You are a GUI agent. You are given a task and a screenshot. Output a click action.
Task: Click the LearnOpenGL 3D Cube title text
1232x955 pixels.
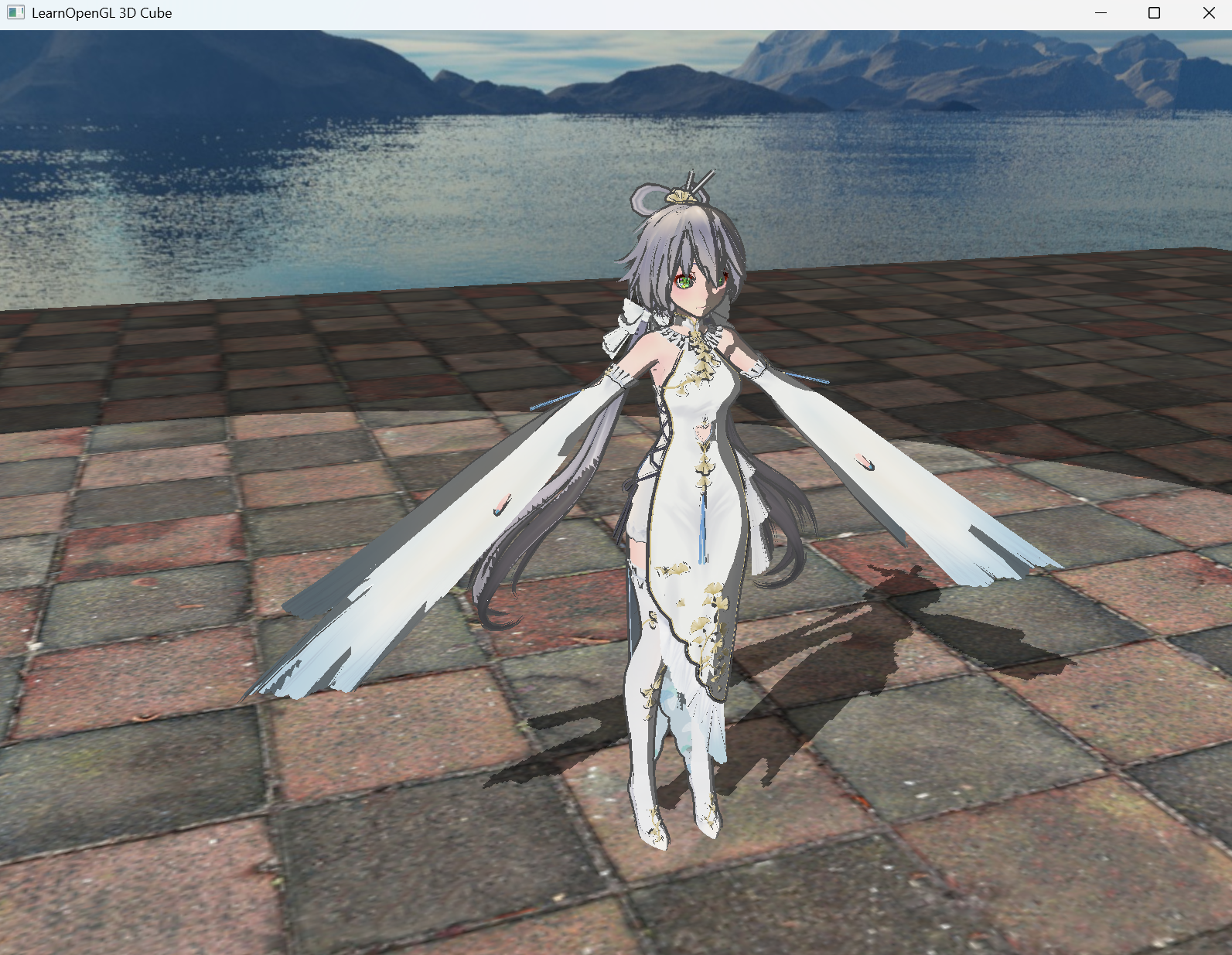(101, 12)
